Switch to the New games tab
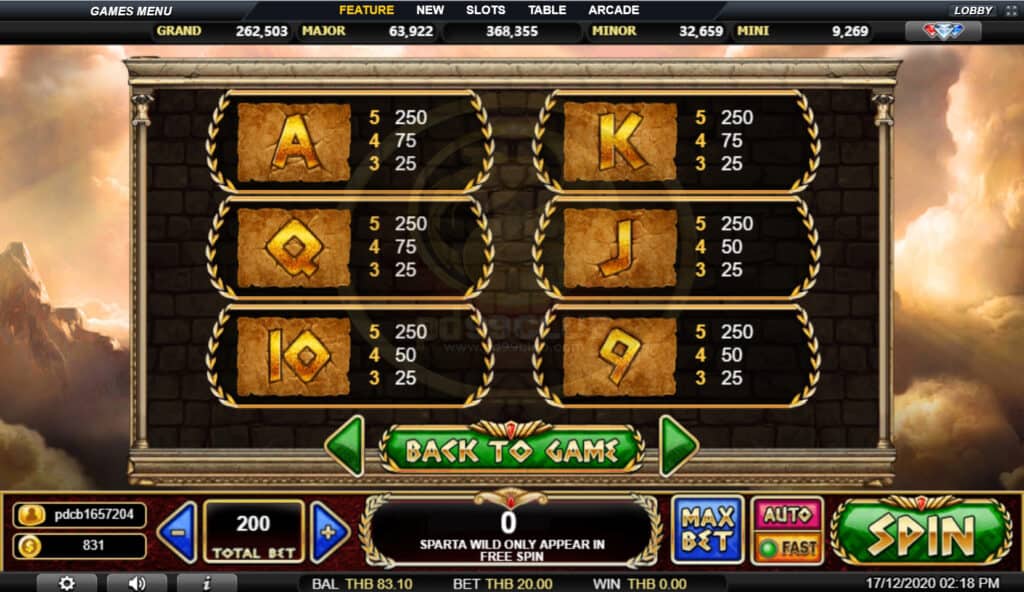Screen dimensions: 1024x592 point(430,10)
